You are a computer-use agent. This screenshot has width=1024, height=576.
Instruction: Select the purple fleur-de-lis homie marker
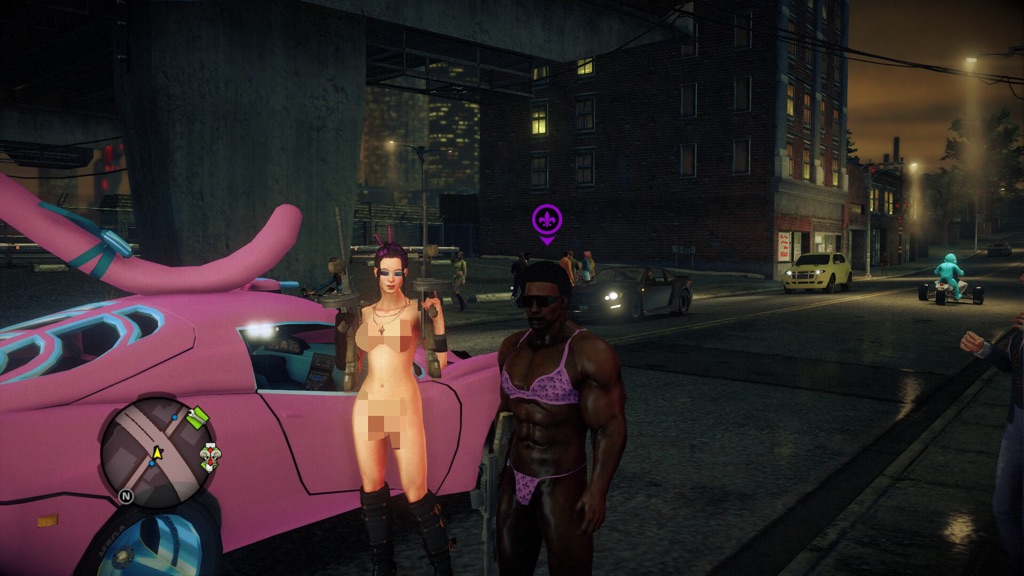[x=547, y=219]
